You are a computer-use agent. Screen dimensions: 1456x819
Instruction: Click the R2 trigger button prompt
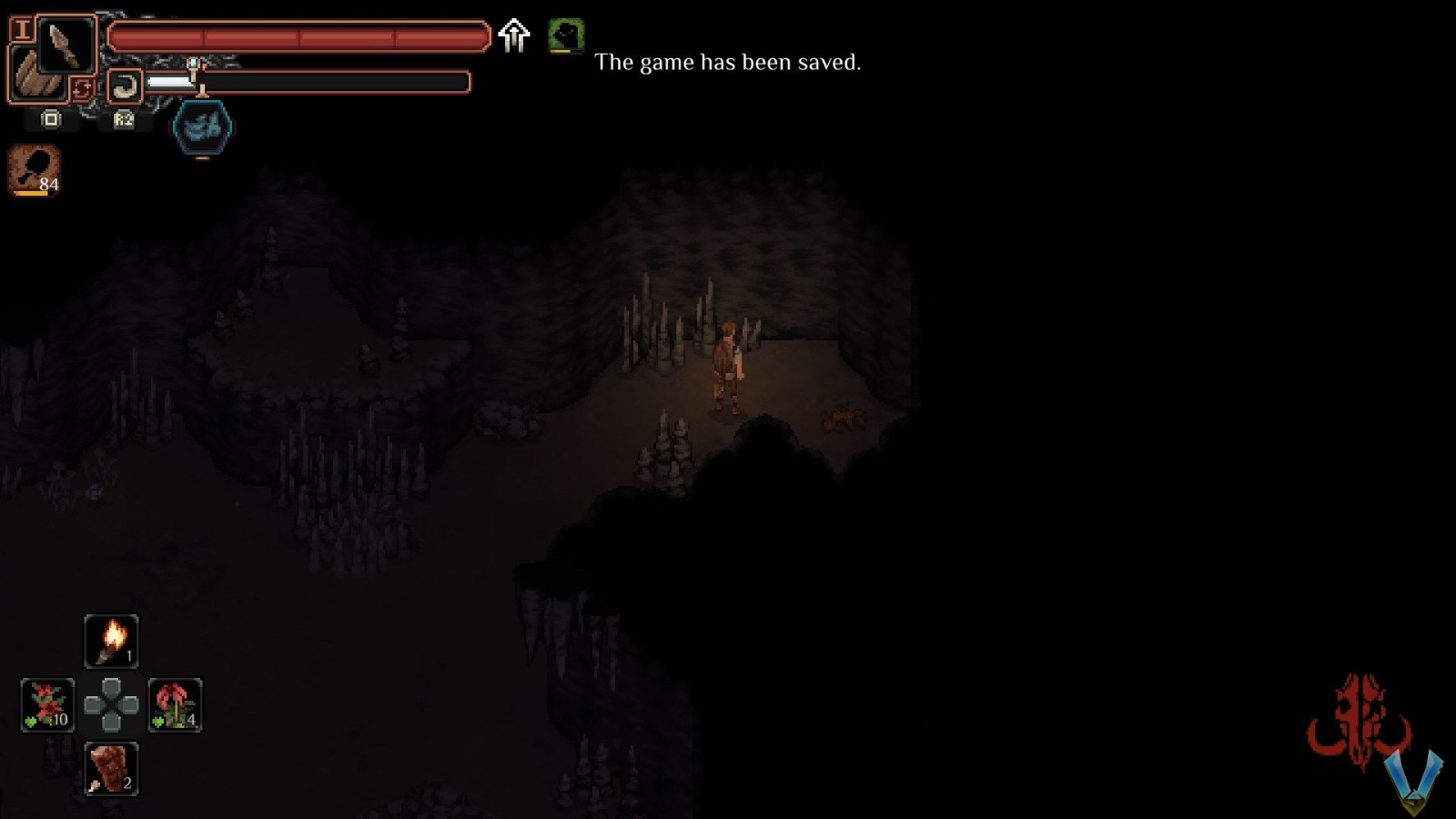click(x=125, y=119)
